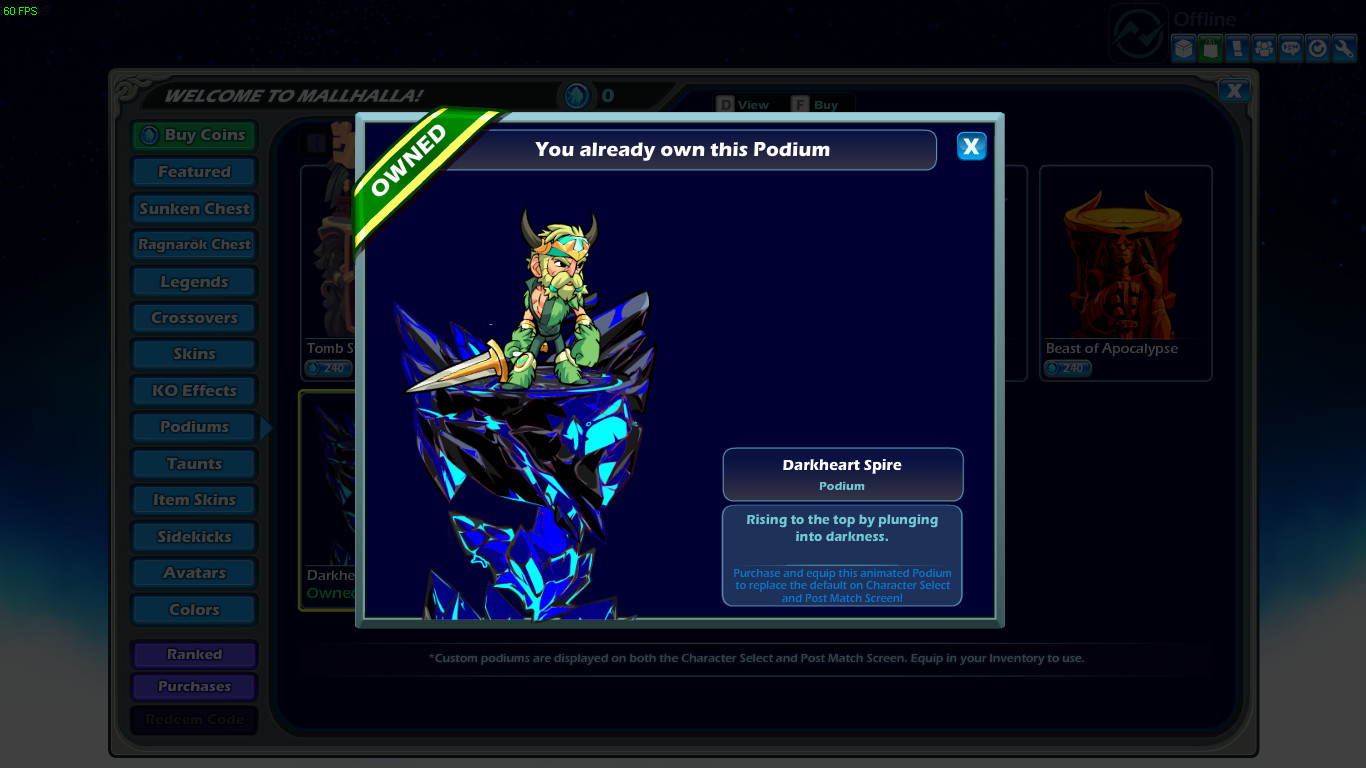The width and height of the screenshot is (1366, 768).
Task: Open the Ranked section
Action: pos(193,654)
